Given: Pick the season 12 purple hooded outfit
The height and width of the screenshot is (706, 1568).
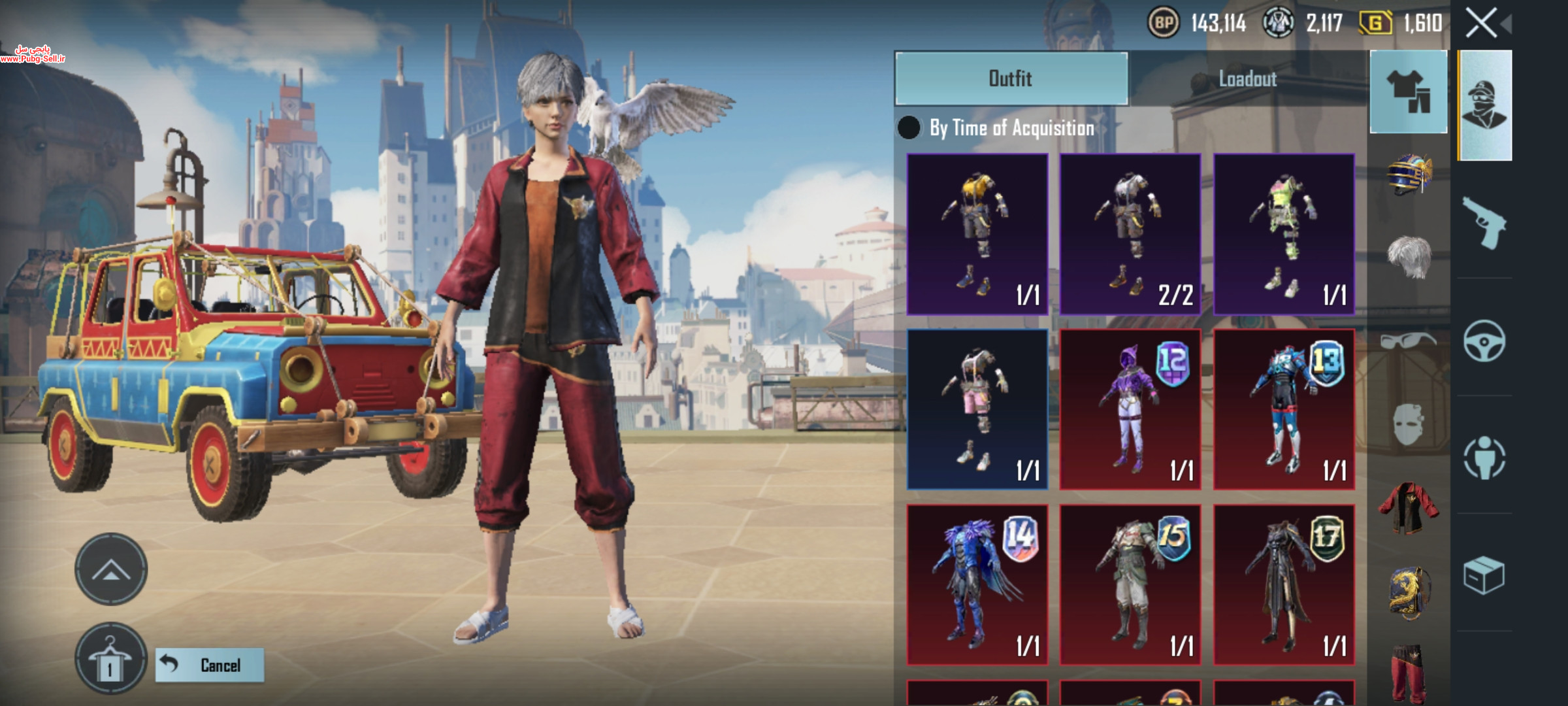Looking at the screenshot, I should [x=1130, y=409].
